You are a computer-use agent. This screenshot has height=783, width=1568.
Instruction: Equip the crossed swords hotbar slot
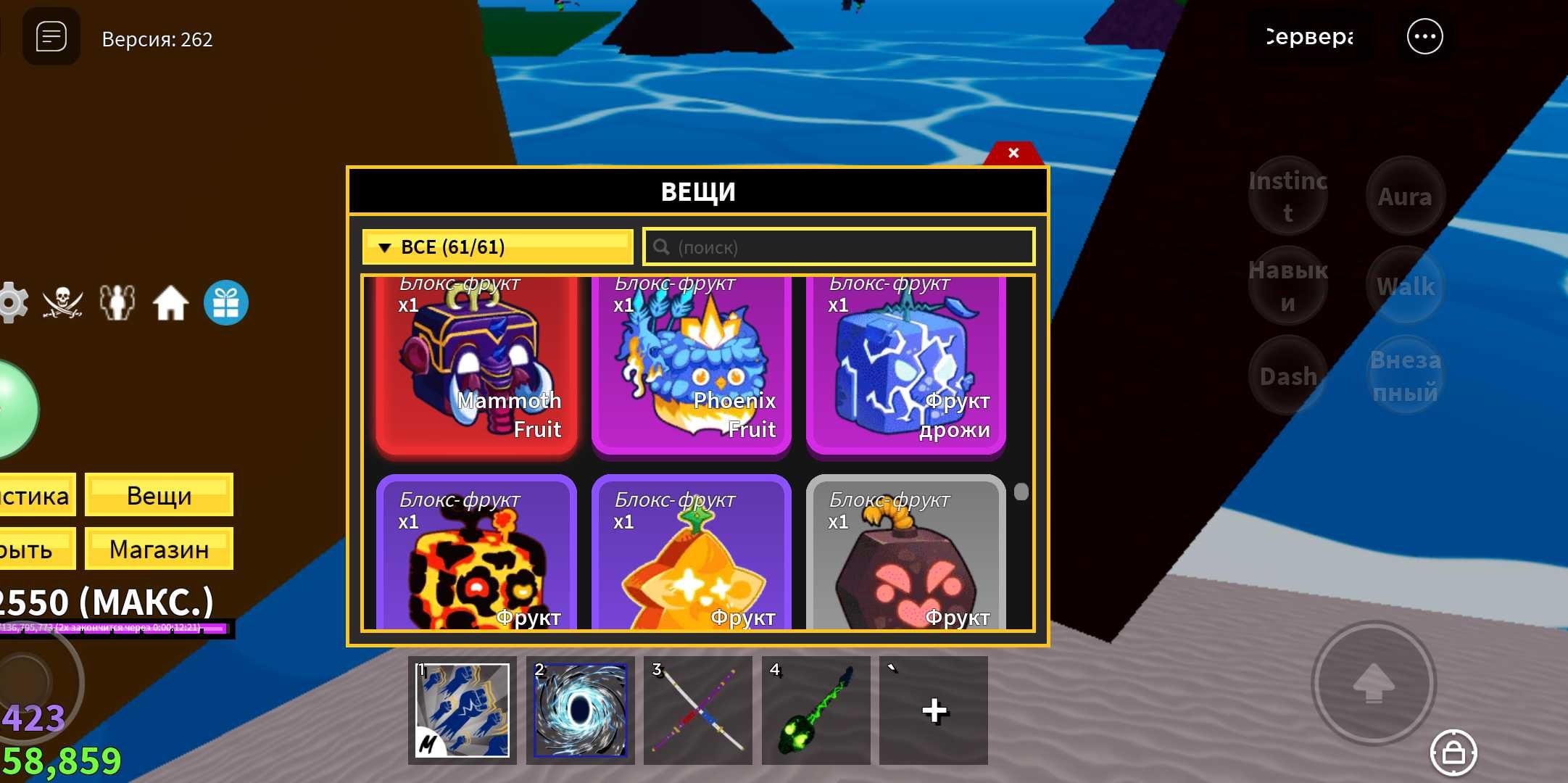pos(698,710)
